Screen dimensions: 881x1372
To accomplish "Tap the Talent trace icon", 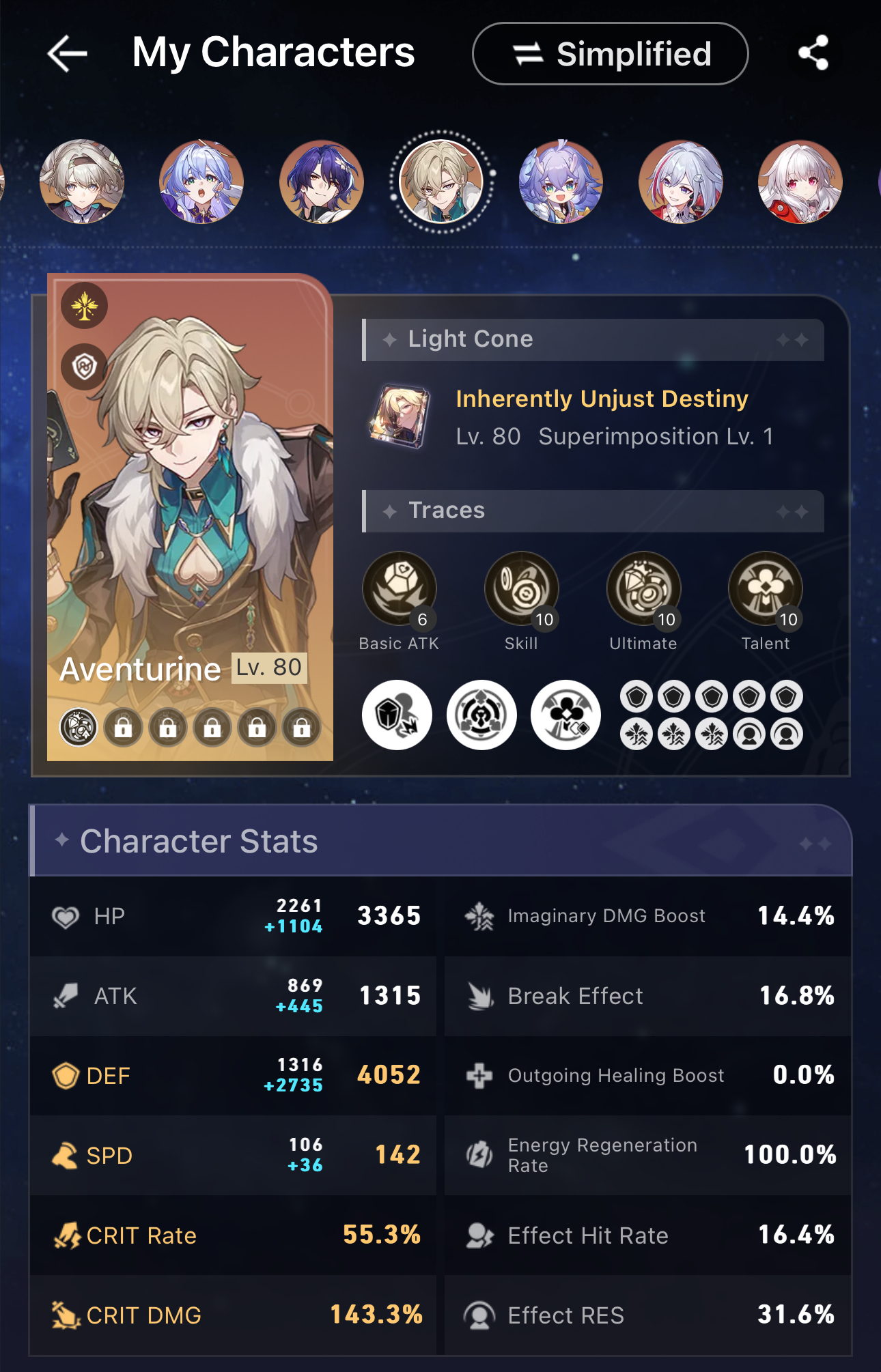I will click(766, 587).
